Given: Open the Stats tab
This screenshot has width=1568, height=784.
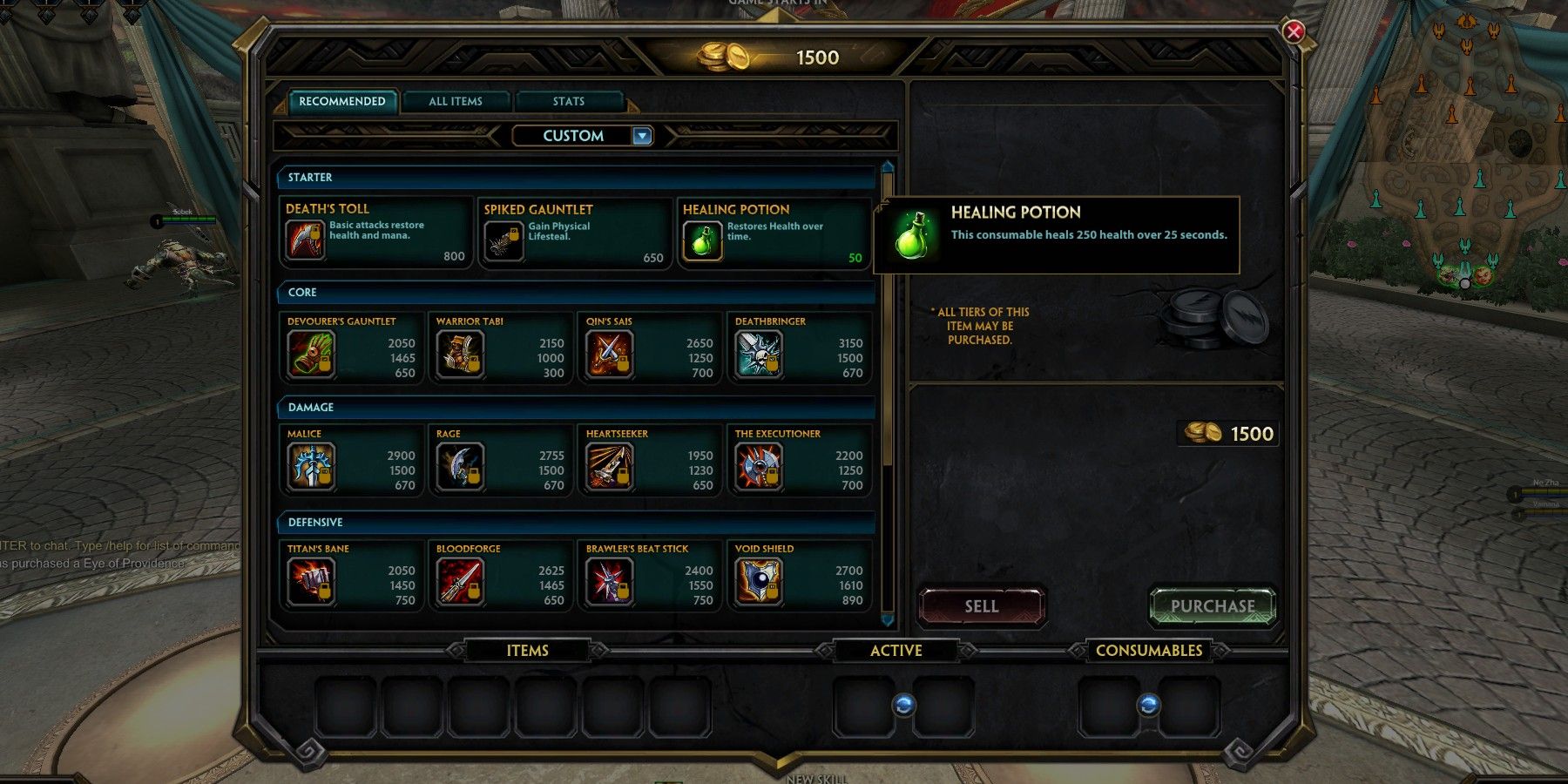Looking at the screenshot, I should (569, 101).
